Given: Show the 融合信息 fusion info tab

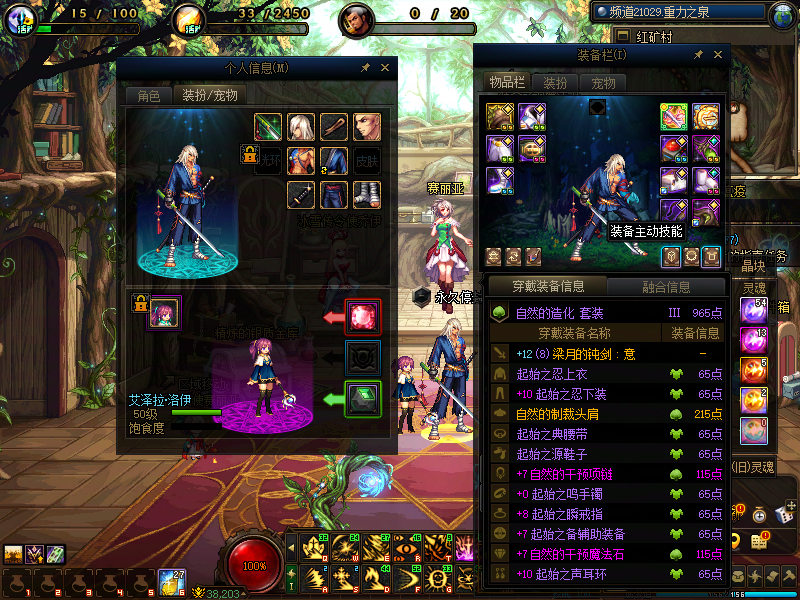Looking at the screenshot, I should click(x=664, y=287).
